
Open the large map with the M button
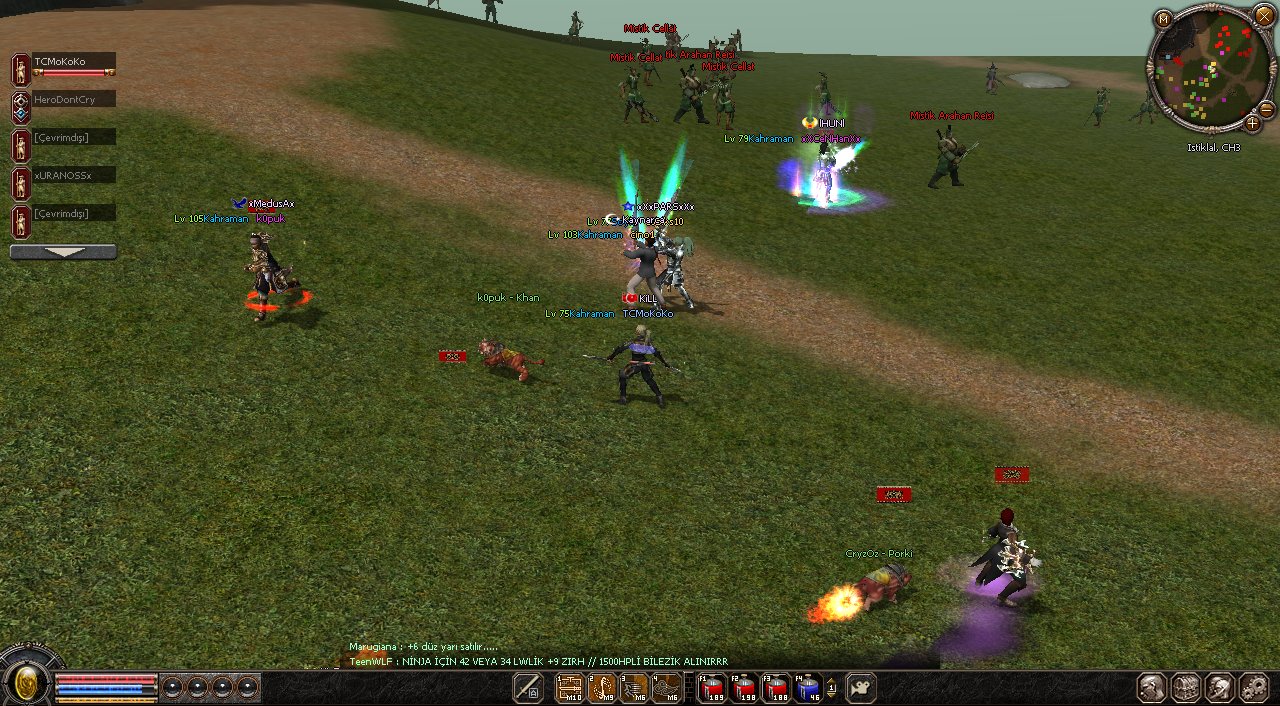1162,19
